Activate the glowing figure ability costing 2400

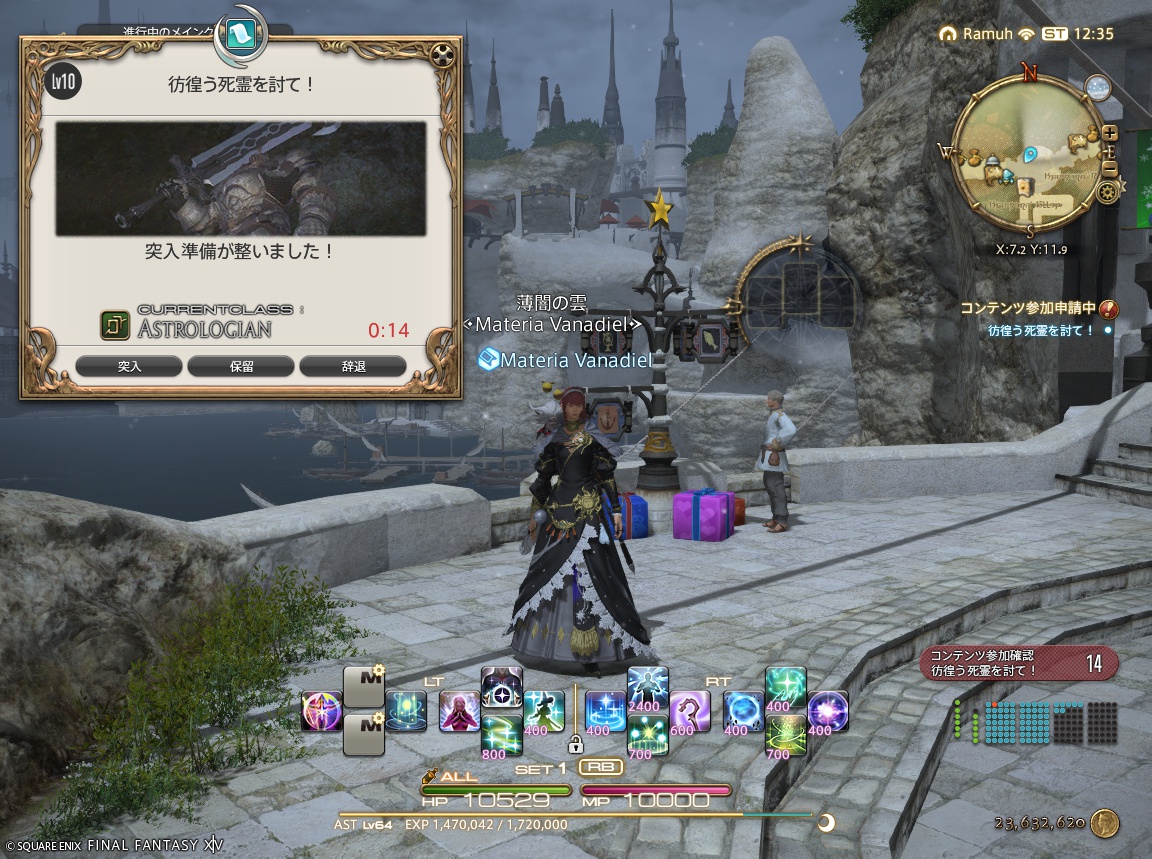point(647,687)
